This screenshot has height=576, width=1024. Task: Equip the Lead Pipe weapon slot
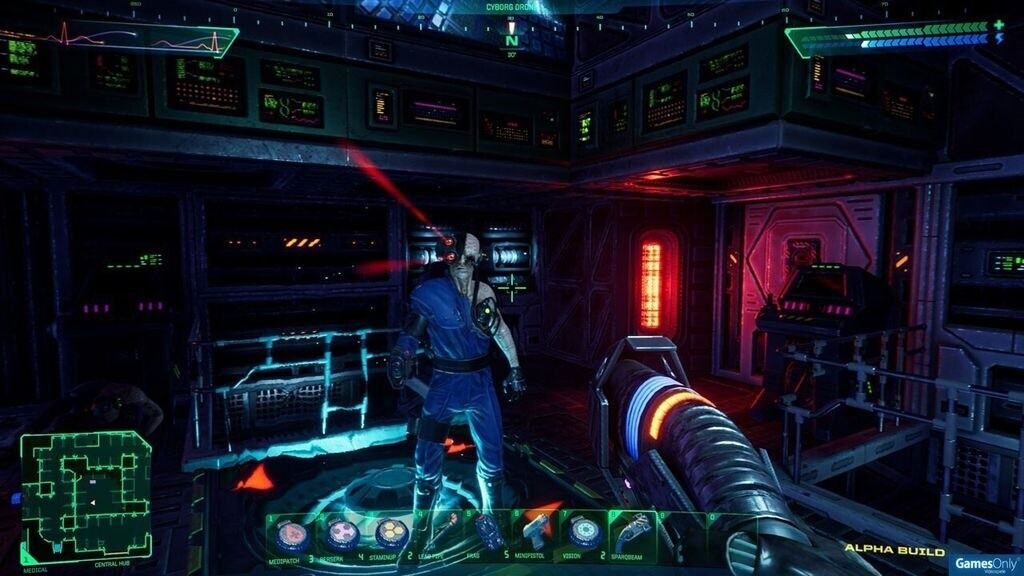tap(437, 532)
